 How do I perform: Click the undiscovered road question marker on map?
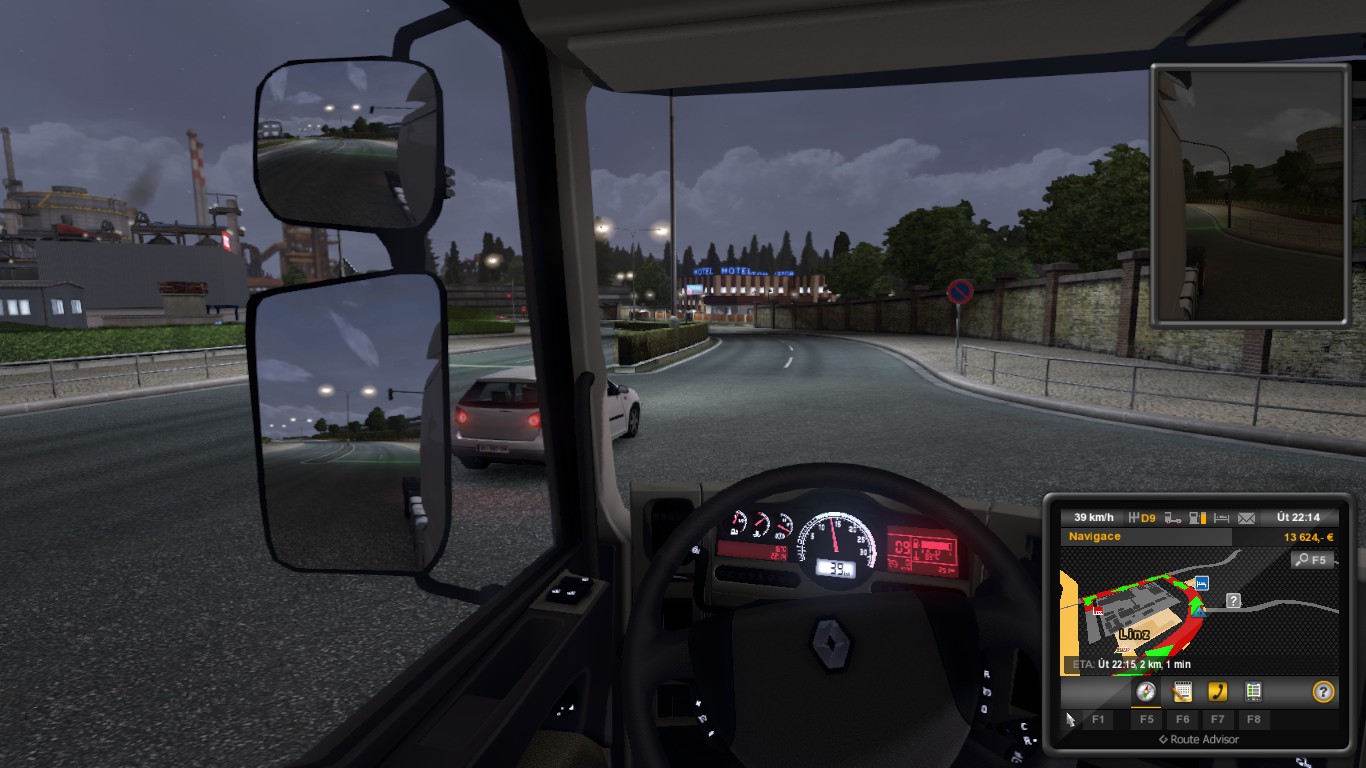click(1231, 601)
